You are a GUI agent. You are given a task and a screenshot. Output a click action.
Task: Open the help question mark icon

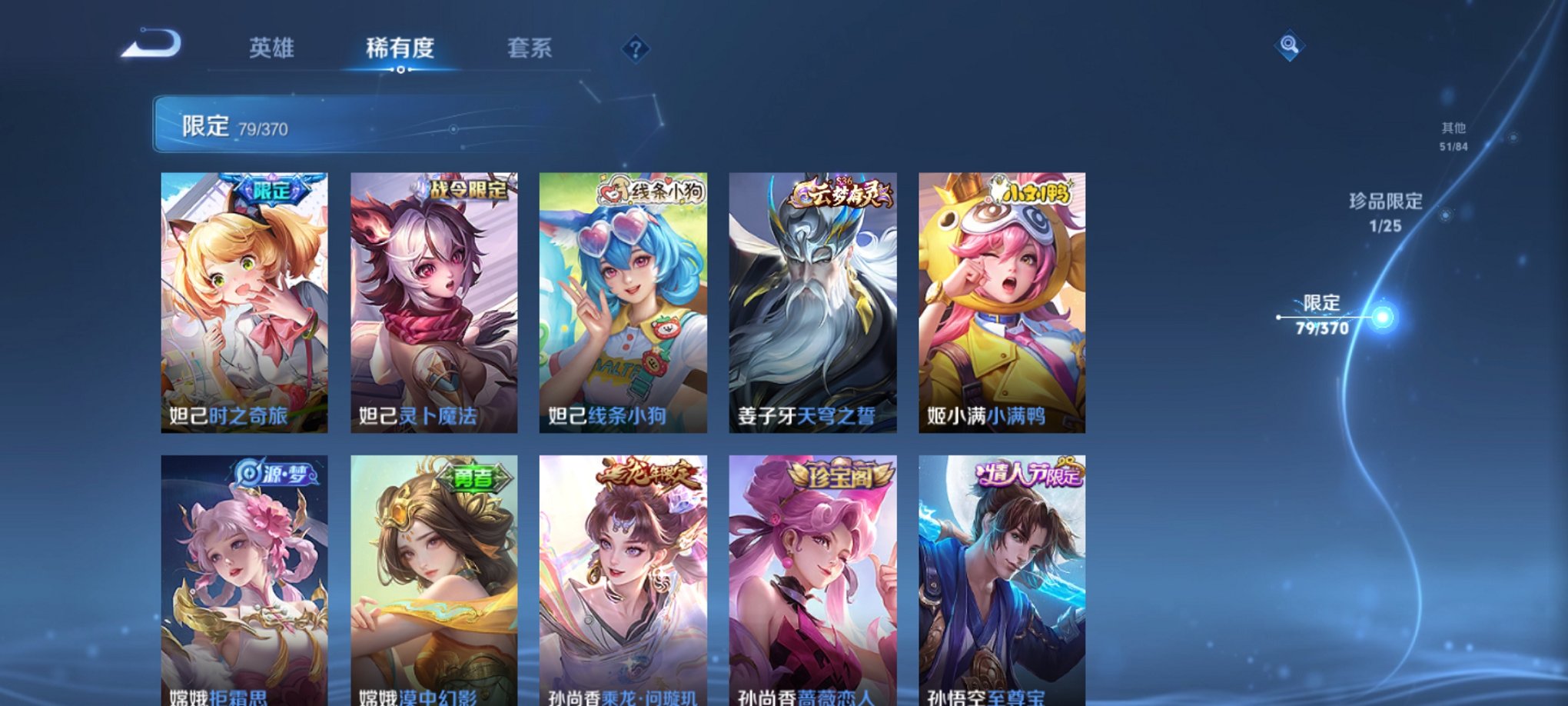click(635, 49)
